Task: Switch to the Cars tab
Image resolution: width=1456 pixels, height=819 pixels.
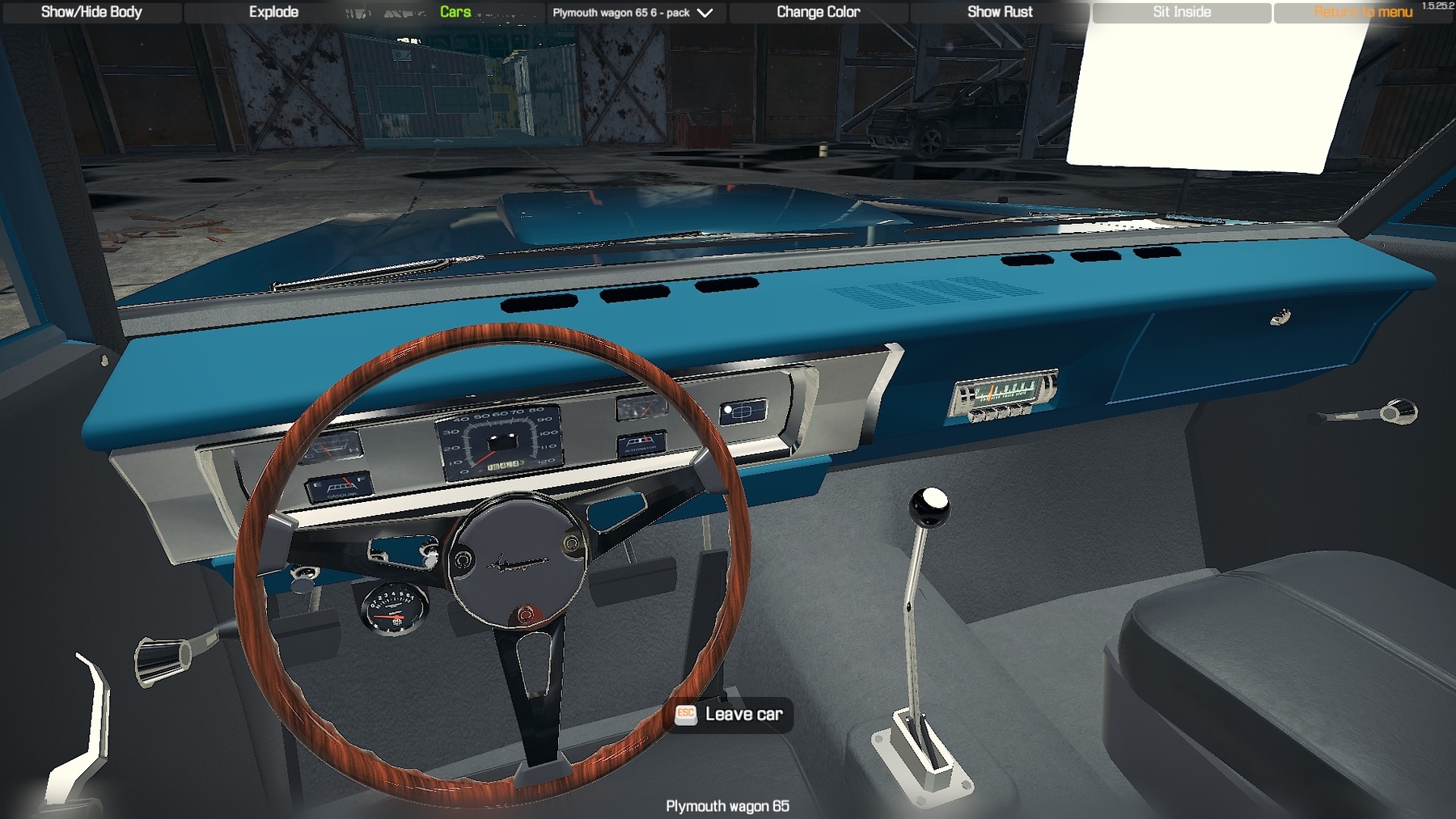Action: (455, 12)
